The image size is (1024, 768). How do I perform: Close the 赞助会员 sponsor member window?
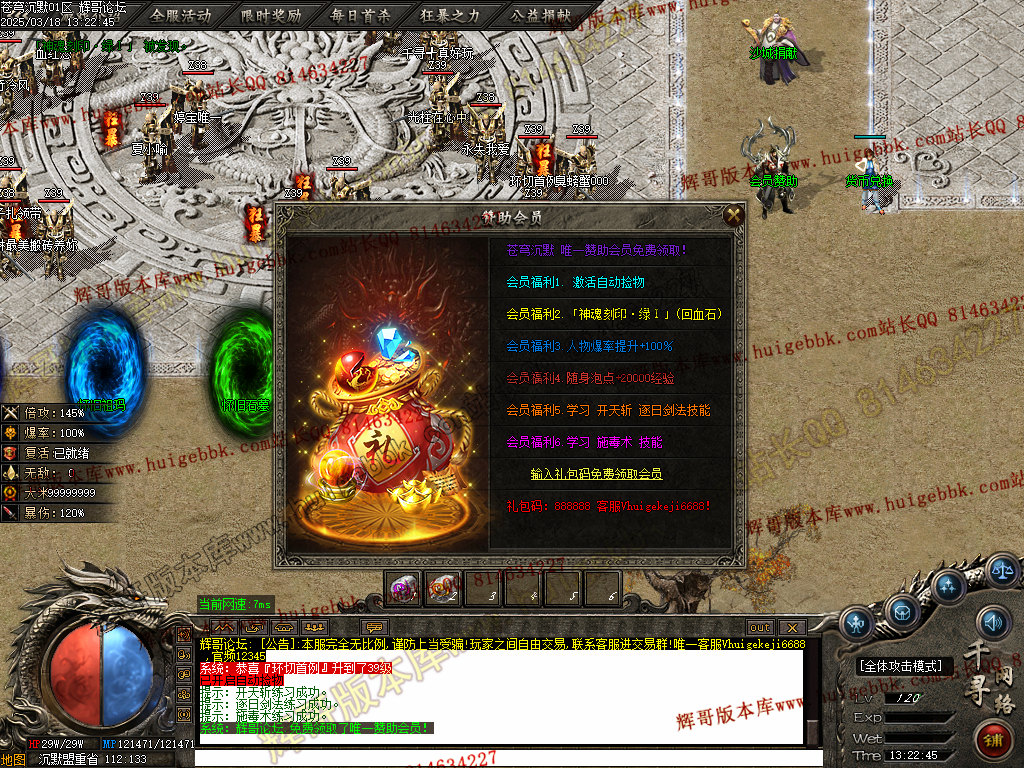click(x=734, y=215)
